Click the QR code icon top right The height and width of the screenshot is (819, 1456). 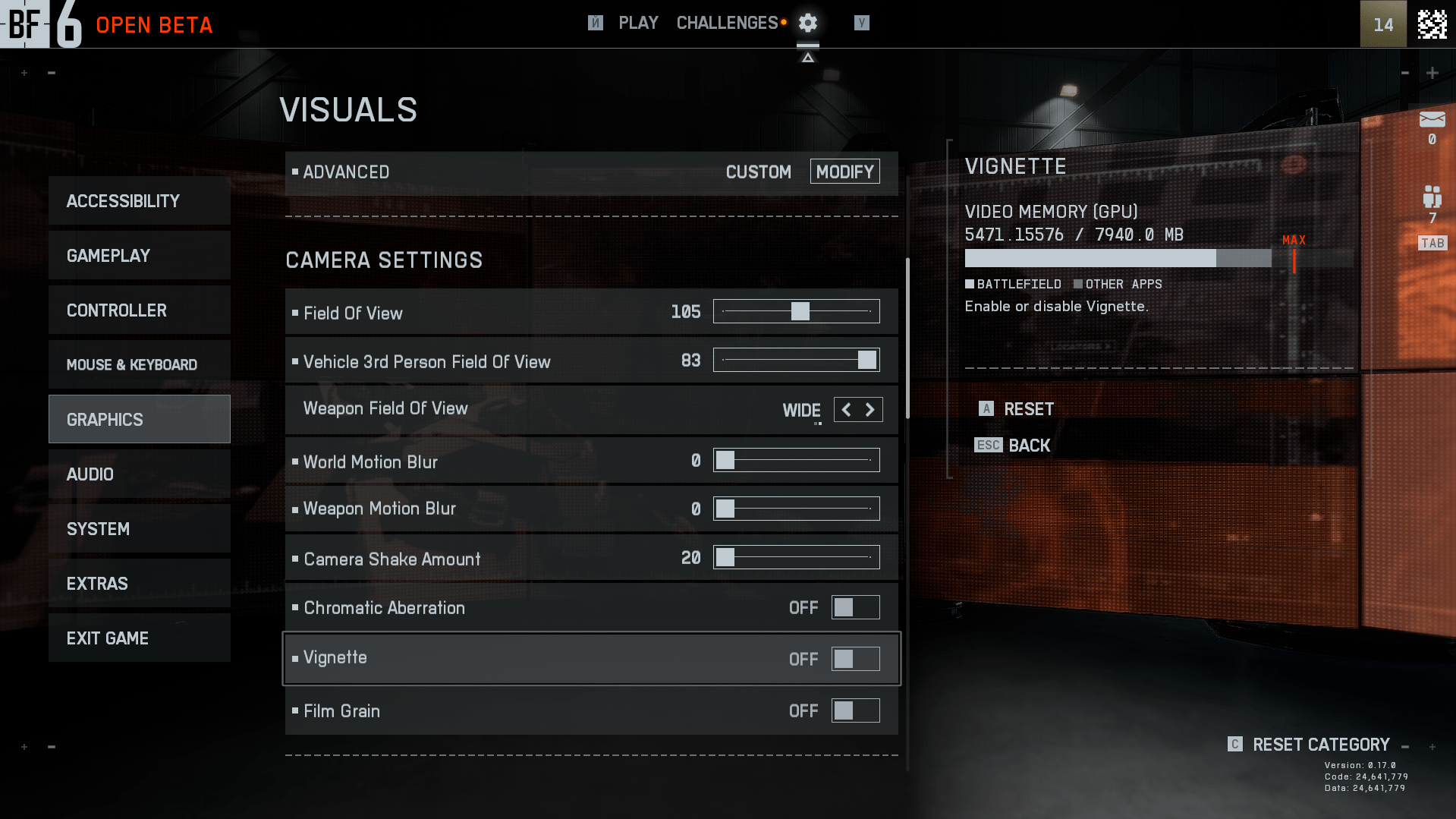point(1432,24)
